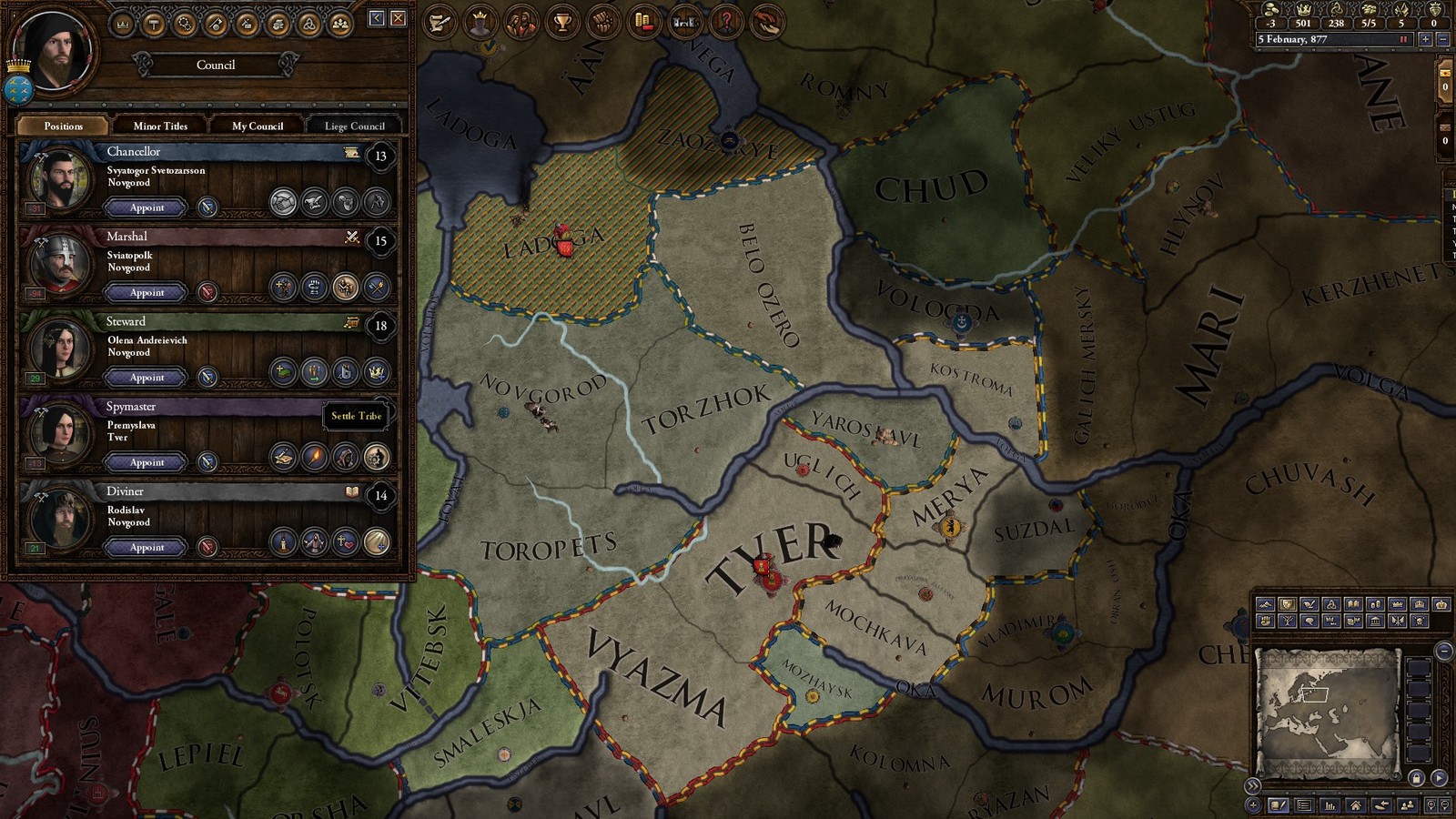Close the Council panel
The image size is (1456, 819).
[x=399, y=18]
